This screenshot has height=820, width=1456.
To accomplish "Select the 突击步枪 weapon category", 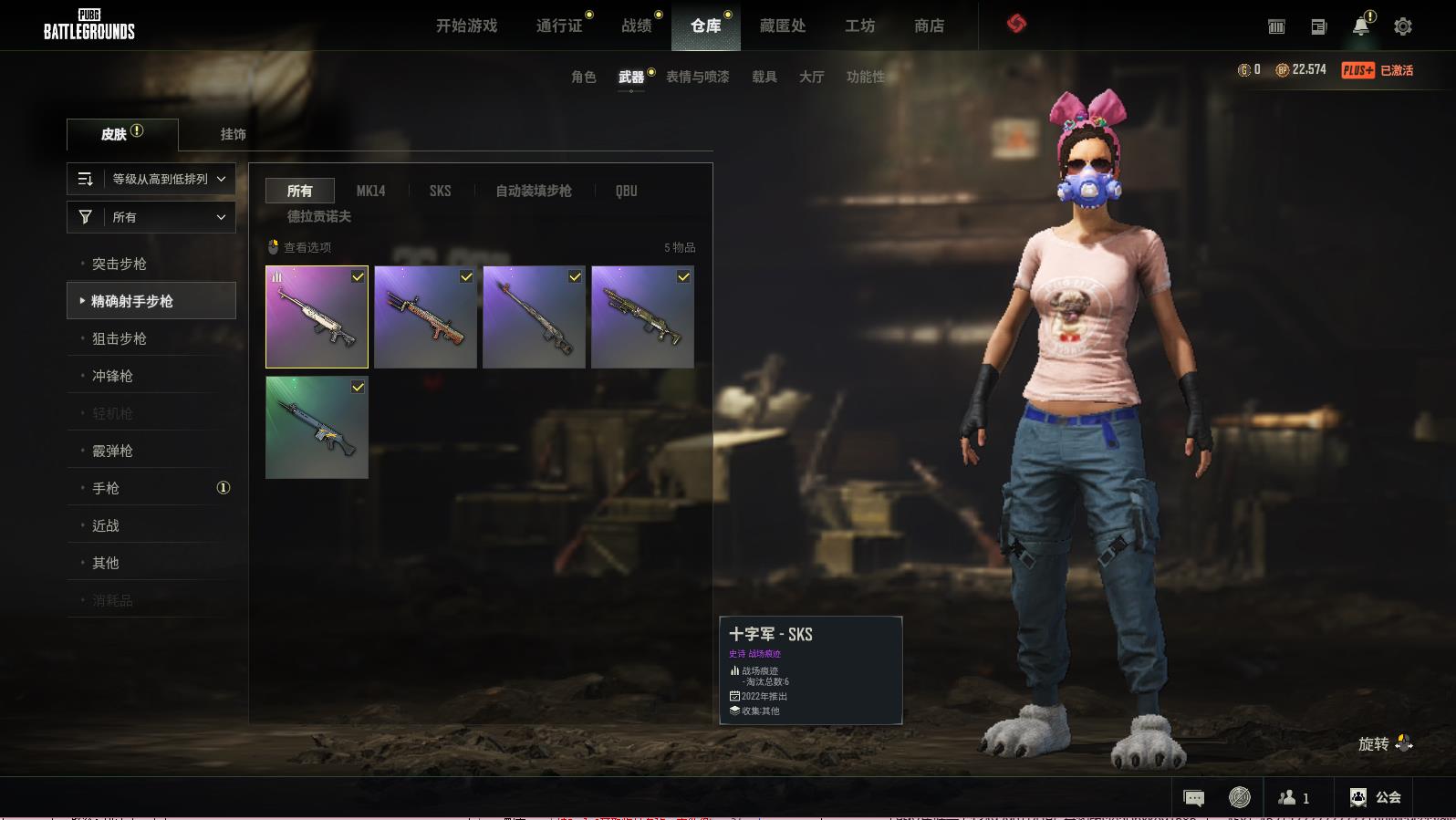I will click(x=120, y=264).
